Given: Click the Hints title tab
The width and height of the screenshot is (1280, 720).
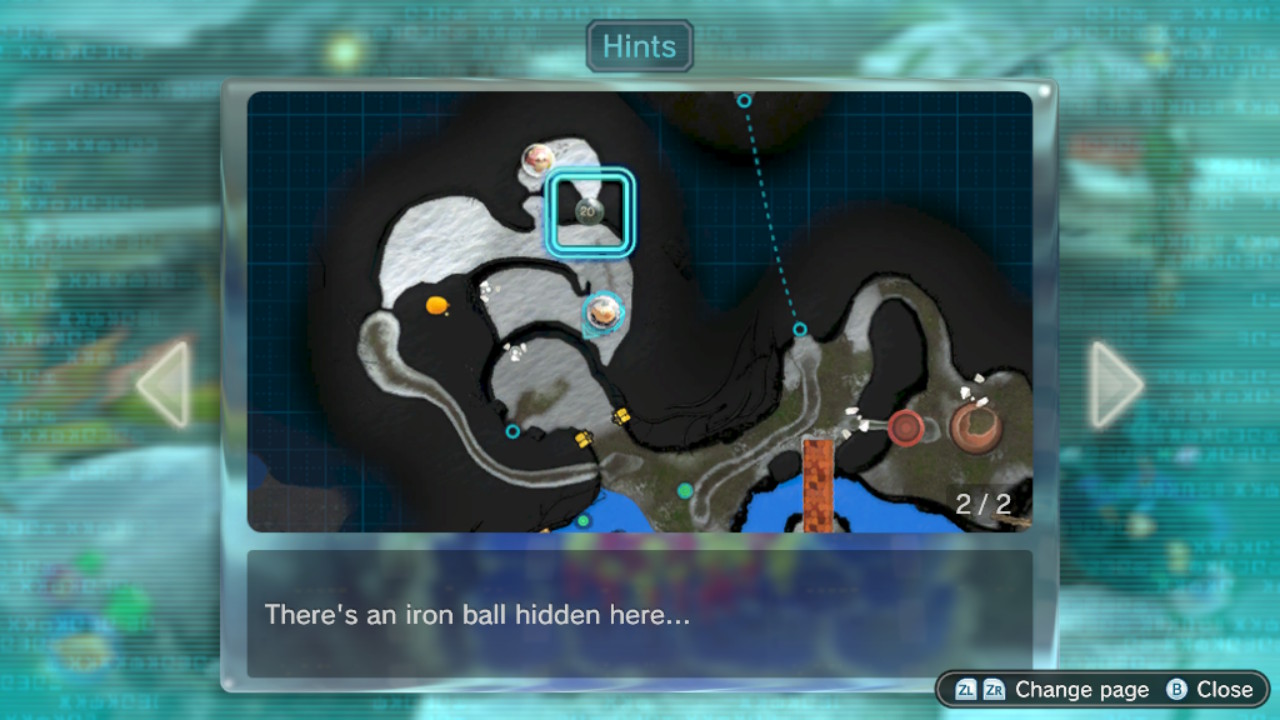Looking at the screenshot, I should tap(639, 47).
